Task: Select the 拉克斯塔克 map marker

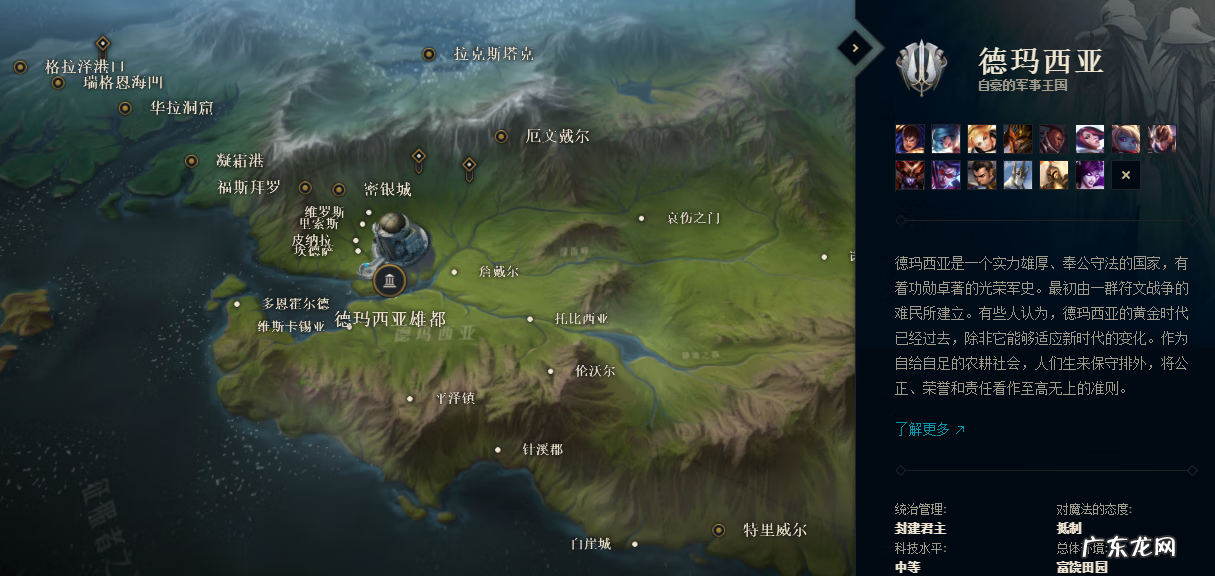Action: [x=429, y=54]
